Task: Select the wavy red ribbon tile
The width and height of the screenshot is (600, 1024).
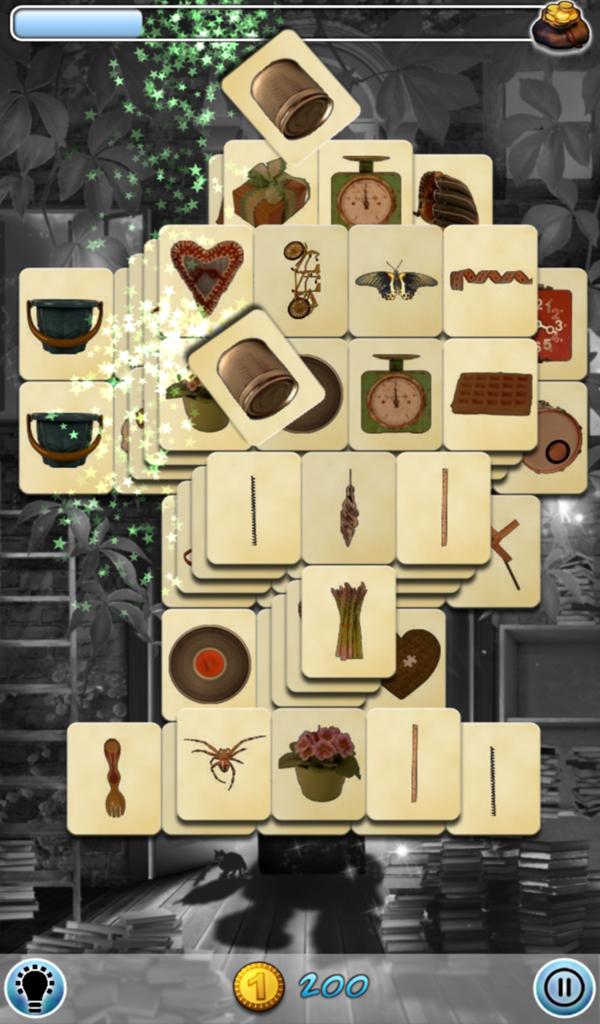Action: [490, 279]
